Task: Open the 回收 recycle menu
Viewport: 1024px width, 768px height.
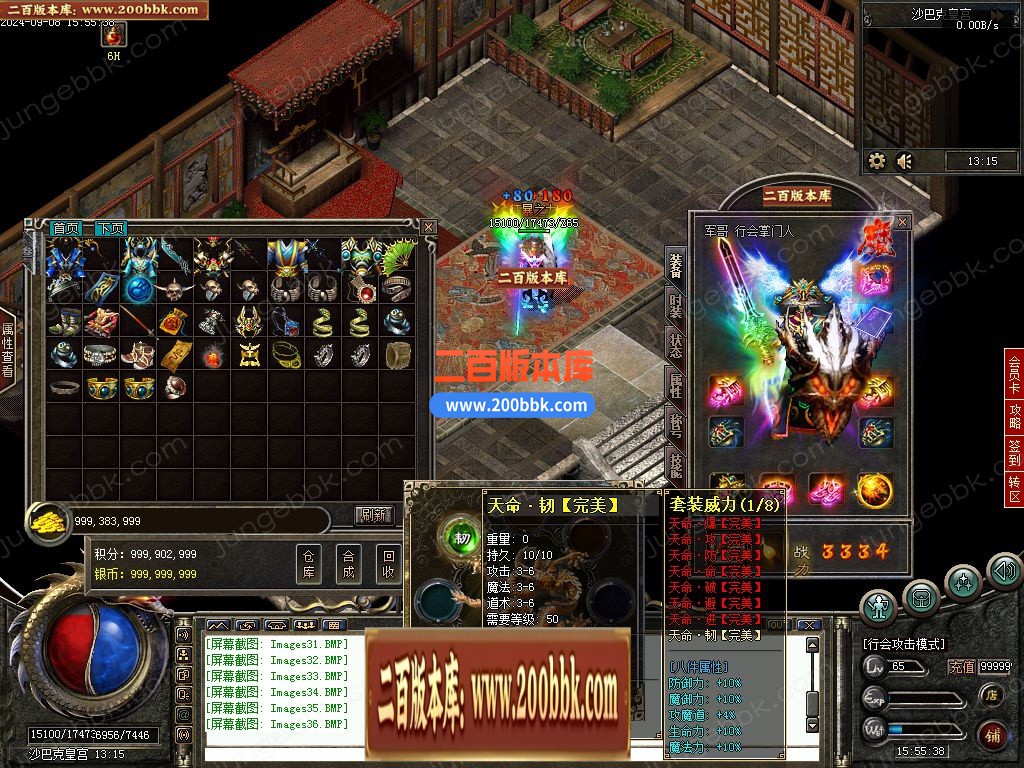Action: click(x=388, y=564)
